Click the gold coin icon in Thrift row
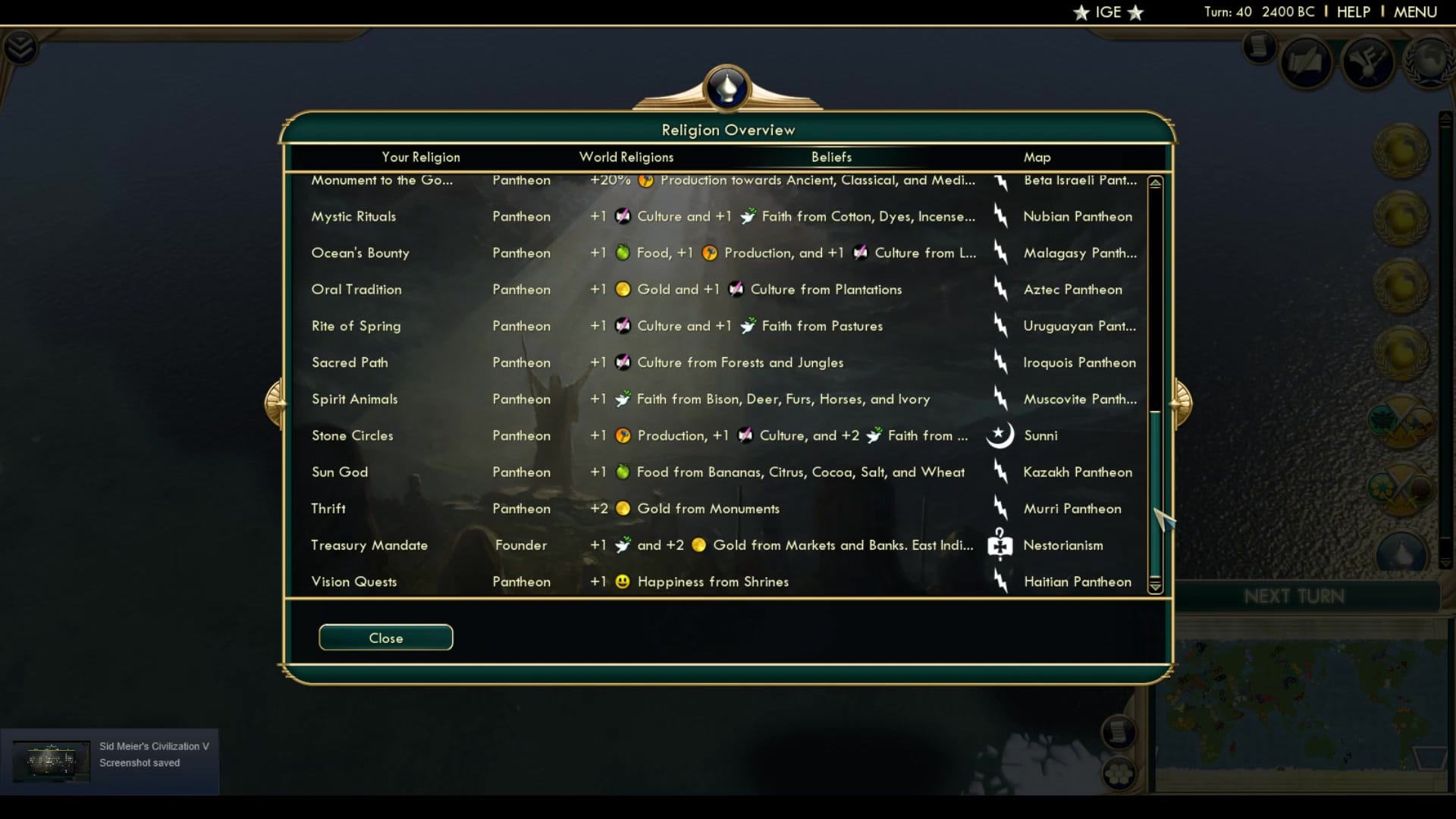The height and width of the screenshot is (819, 1456). [x=623, y=509]
